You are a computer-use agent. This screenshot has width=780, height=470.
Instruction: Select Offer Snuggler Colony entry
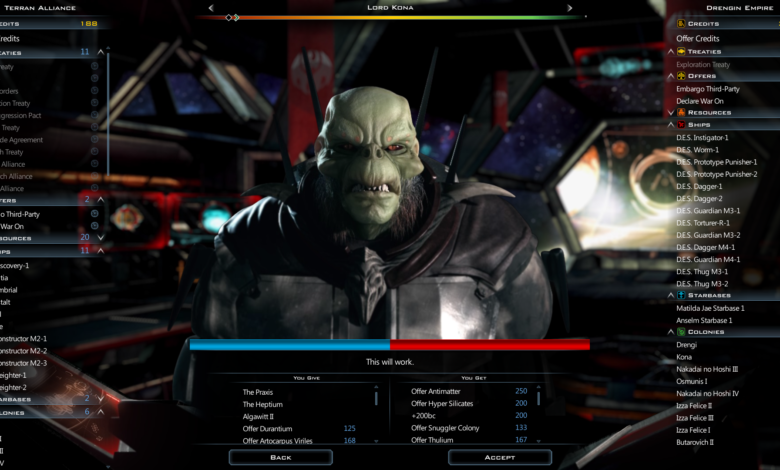447,428
